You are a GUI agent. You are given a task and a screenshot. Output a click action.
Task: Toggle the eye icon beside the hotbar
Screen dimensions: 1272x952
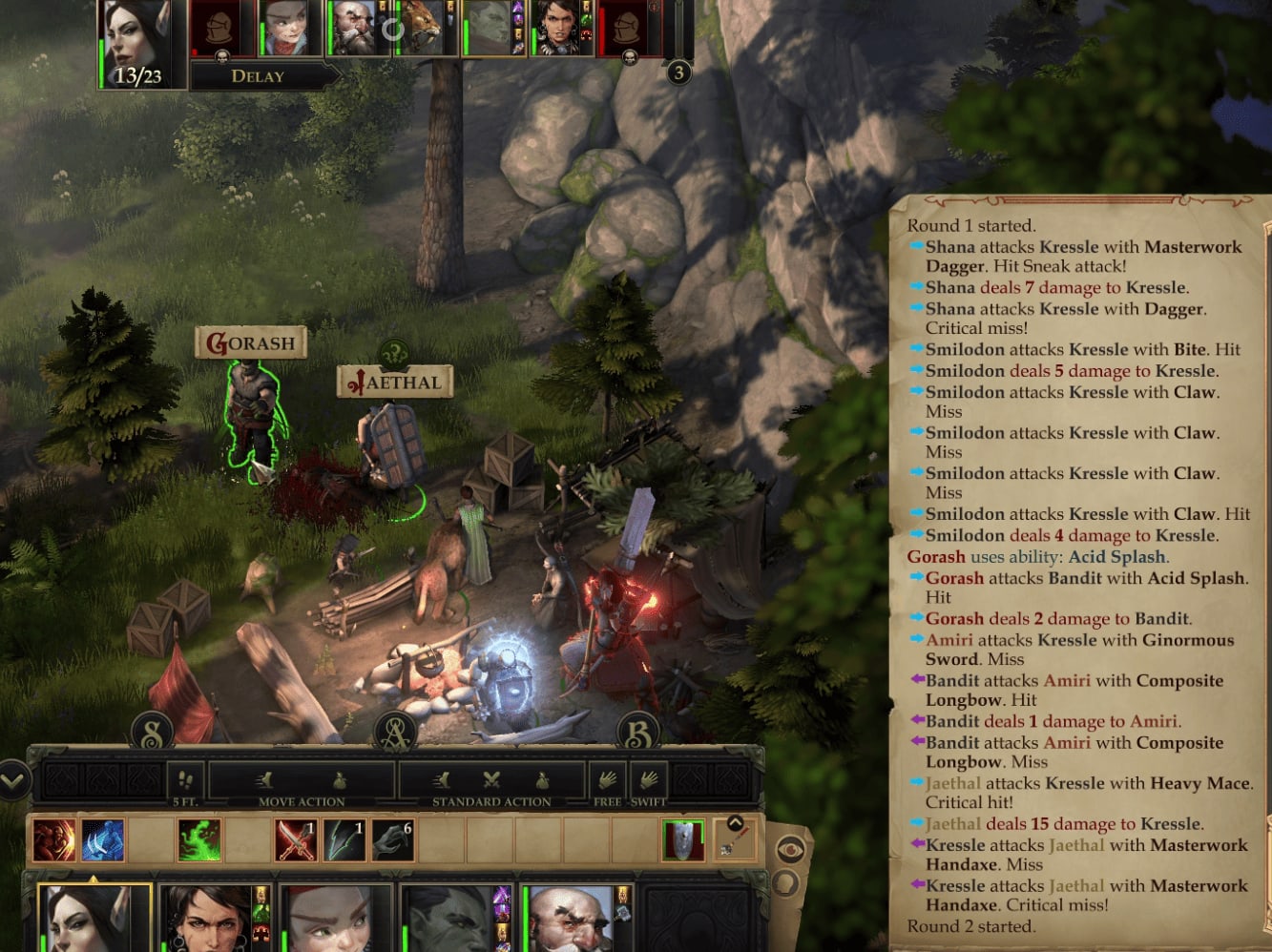point(790,849)
